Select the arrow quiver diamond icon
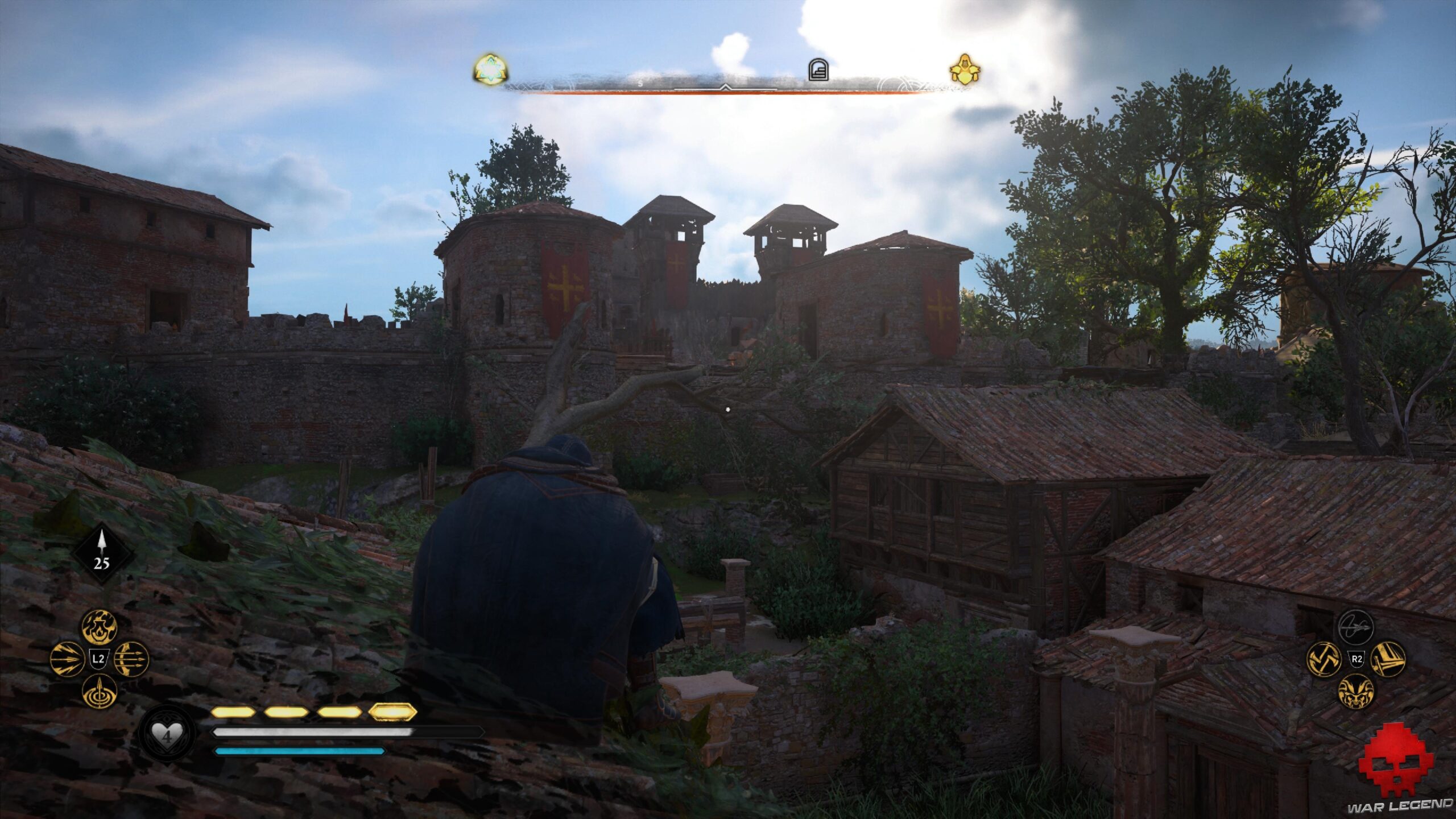Image resolution: width=1456 pixels, height=819 pixels. point(102,553)
